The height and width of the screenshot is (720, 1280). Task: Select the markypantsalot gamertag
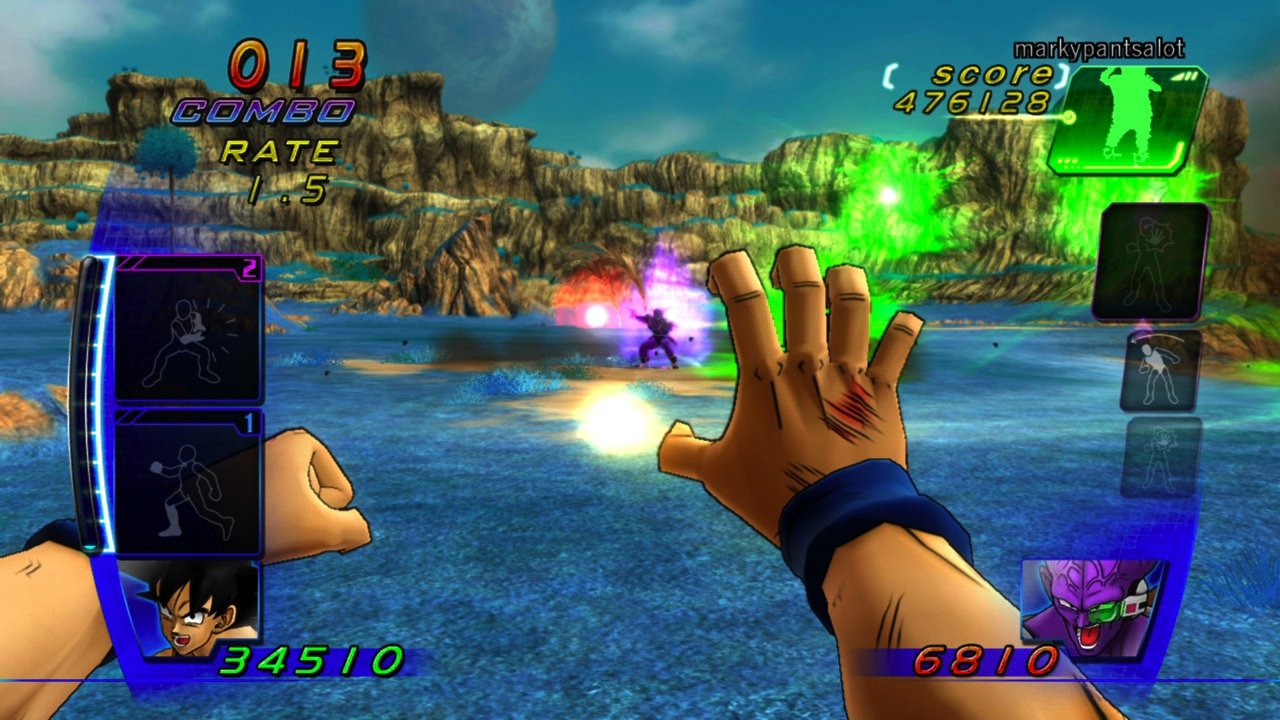point(1098,47)
